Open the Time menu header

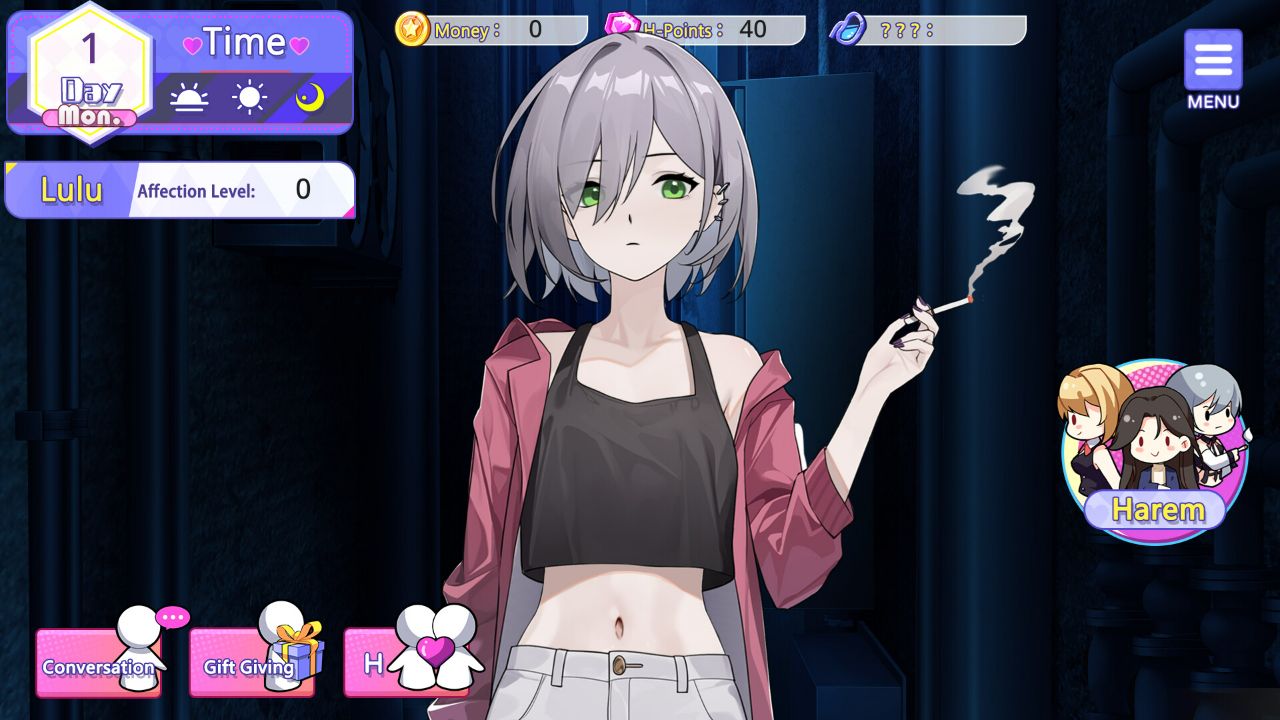click(244, 43)
